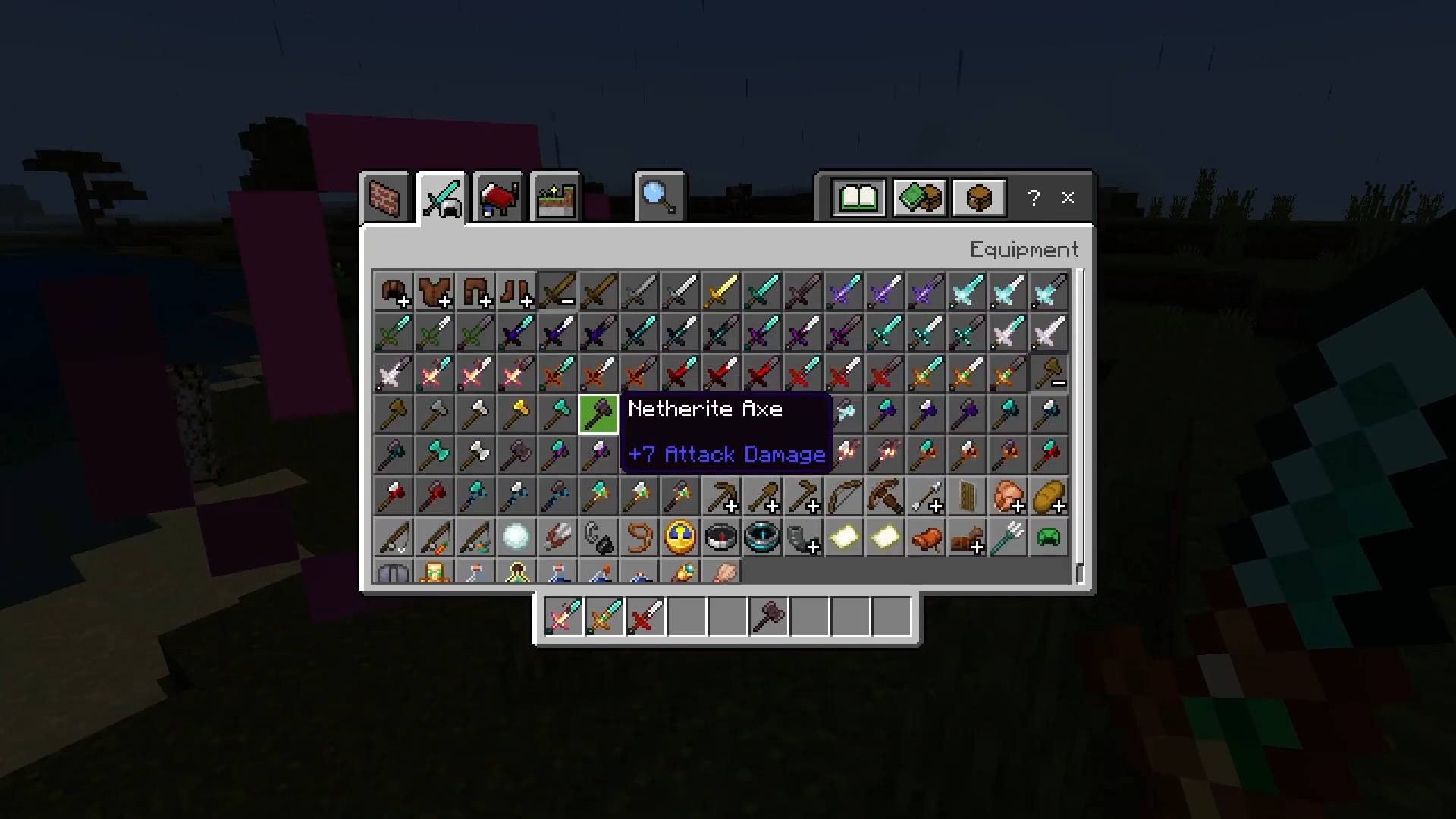The image size is (1456, 819).
Task: Select the green turtle shell helmet
Action: point(1048,537)
